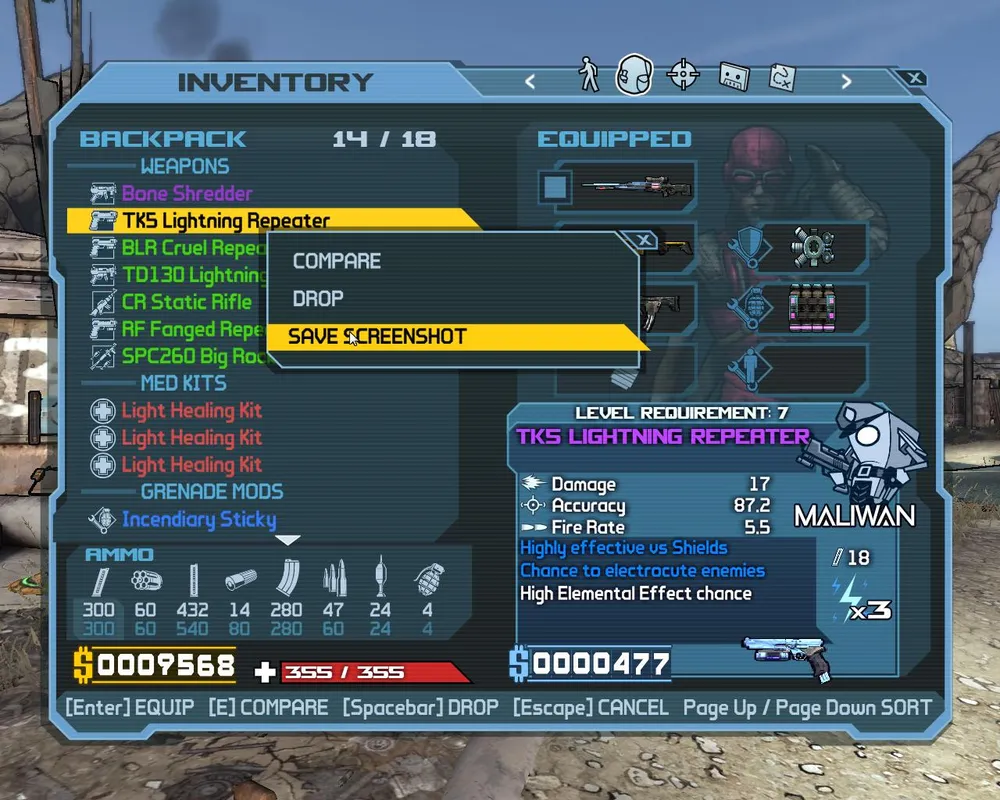Select the equipped shield slot

812,245
